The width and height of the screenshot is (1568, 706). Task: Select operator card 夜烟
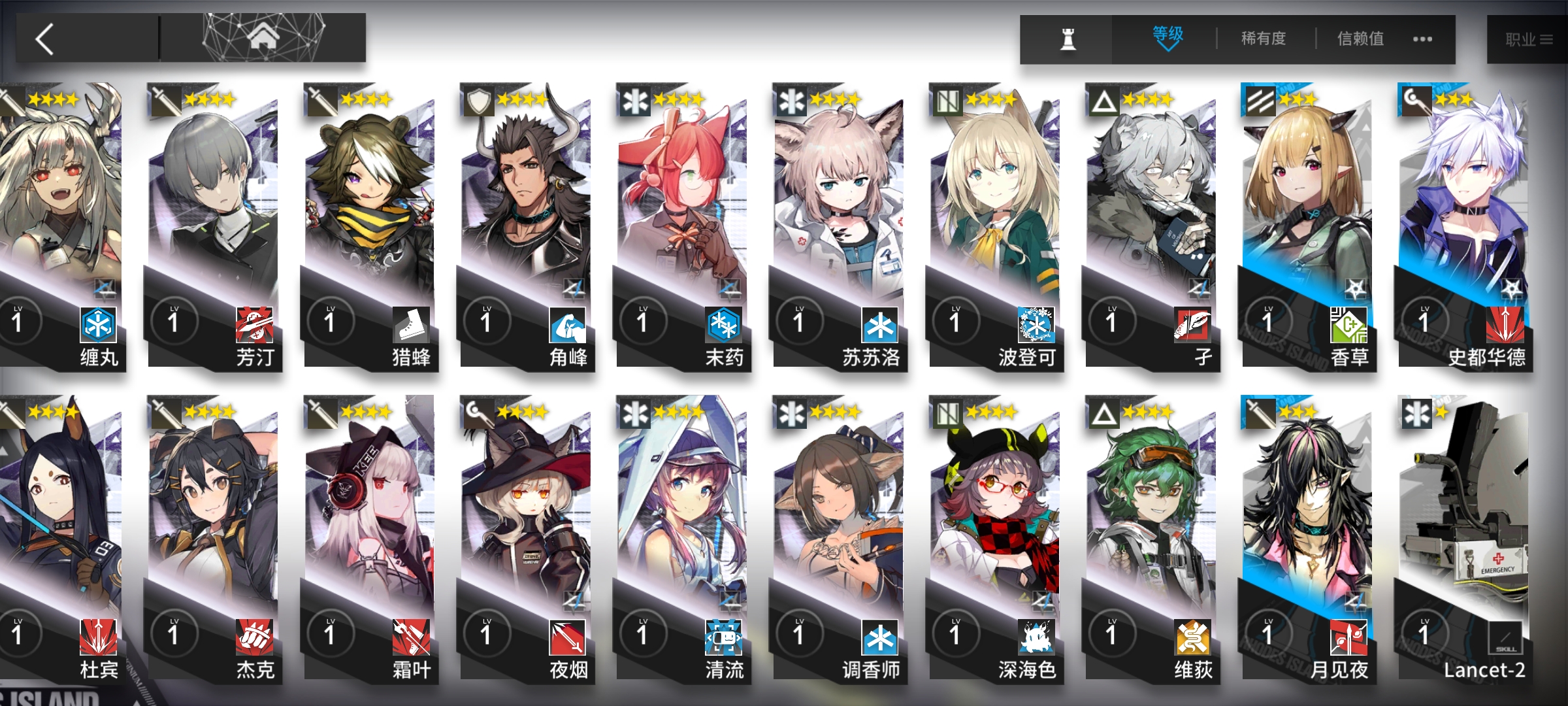coord(526,536)
